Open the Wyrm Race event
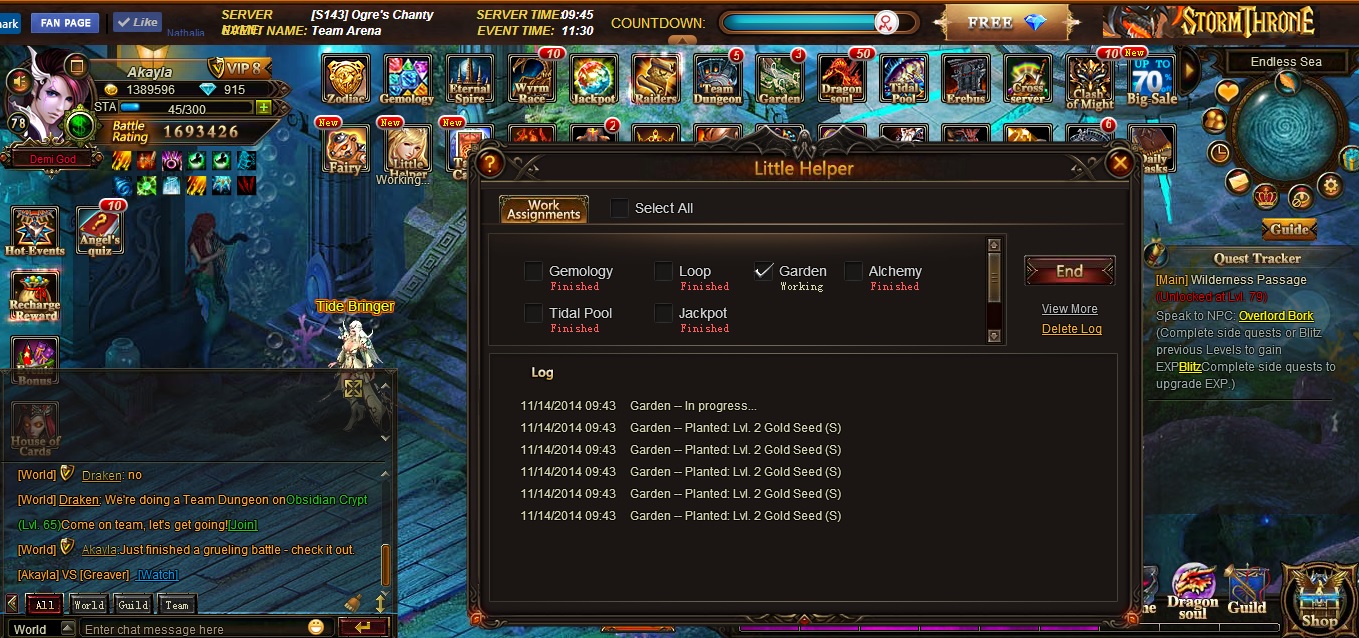 click(531, 79)
